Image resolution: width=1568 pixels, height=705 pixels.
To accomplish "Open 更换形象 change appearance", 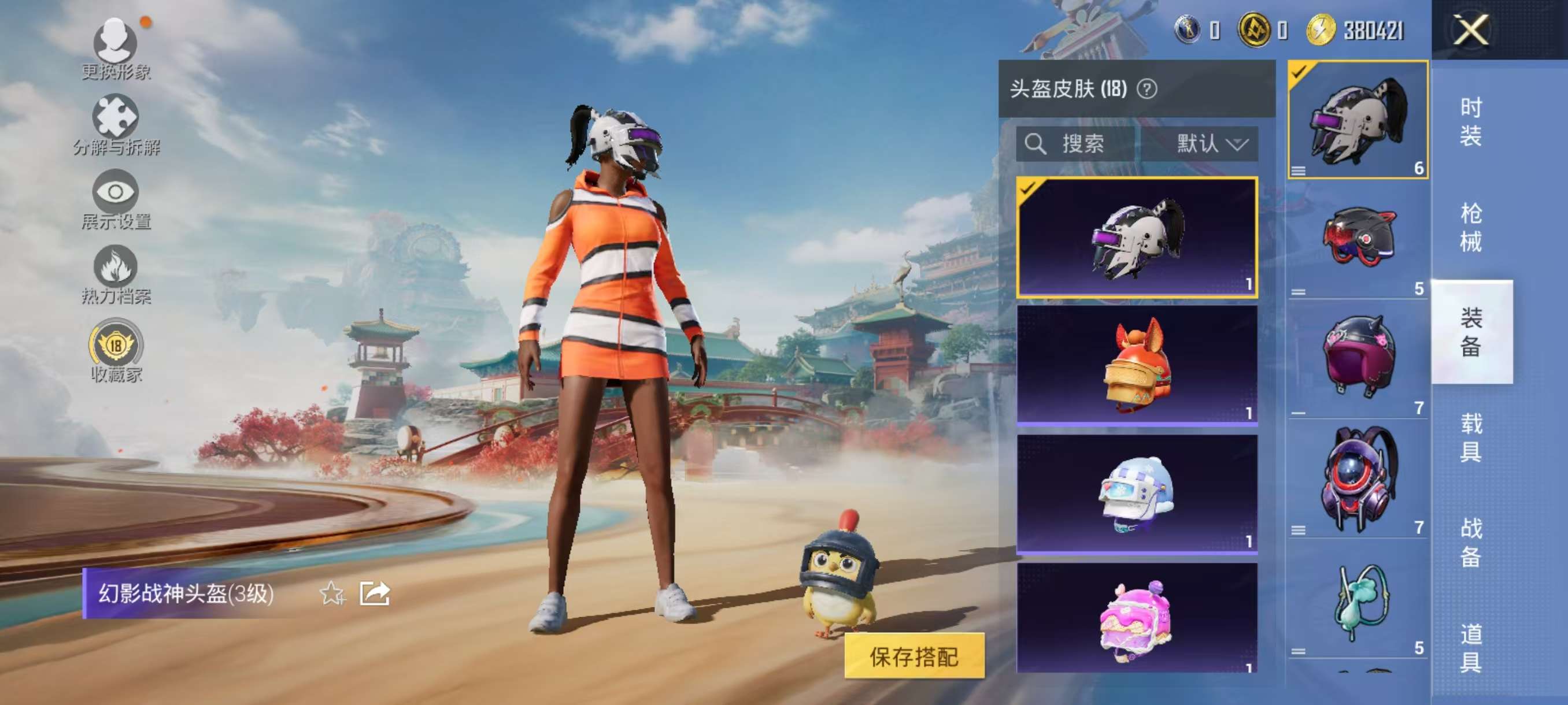I will (x=116, y=49).
